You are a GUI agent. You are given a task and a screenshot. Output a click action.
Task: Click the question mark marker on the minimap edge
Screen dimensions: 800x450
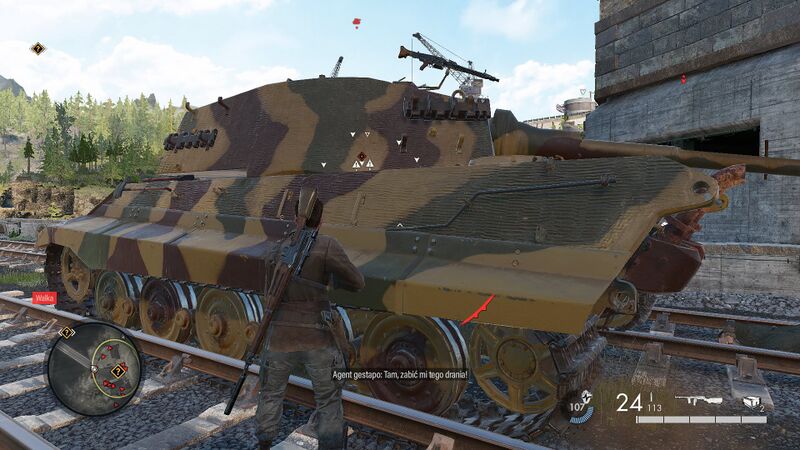tap(66, 332)
